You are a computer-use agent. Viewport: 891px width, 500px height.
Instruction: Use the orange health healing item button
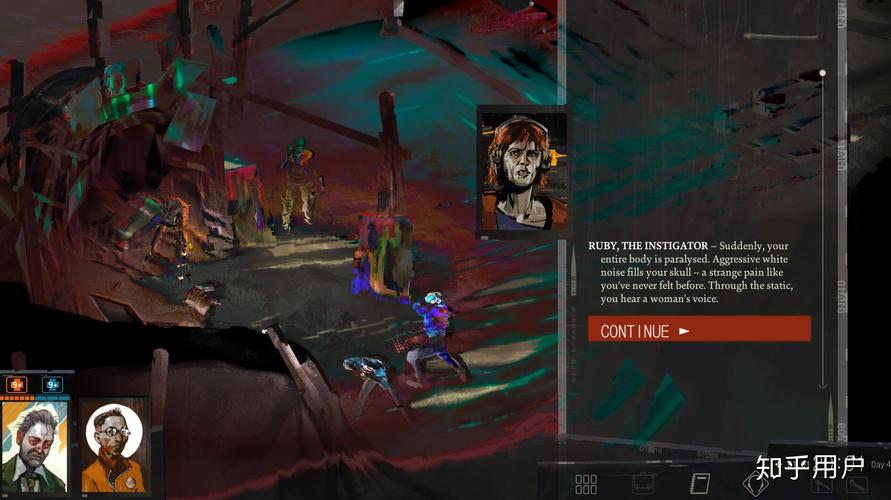point(16,384)
